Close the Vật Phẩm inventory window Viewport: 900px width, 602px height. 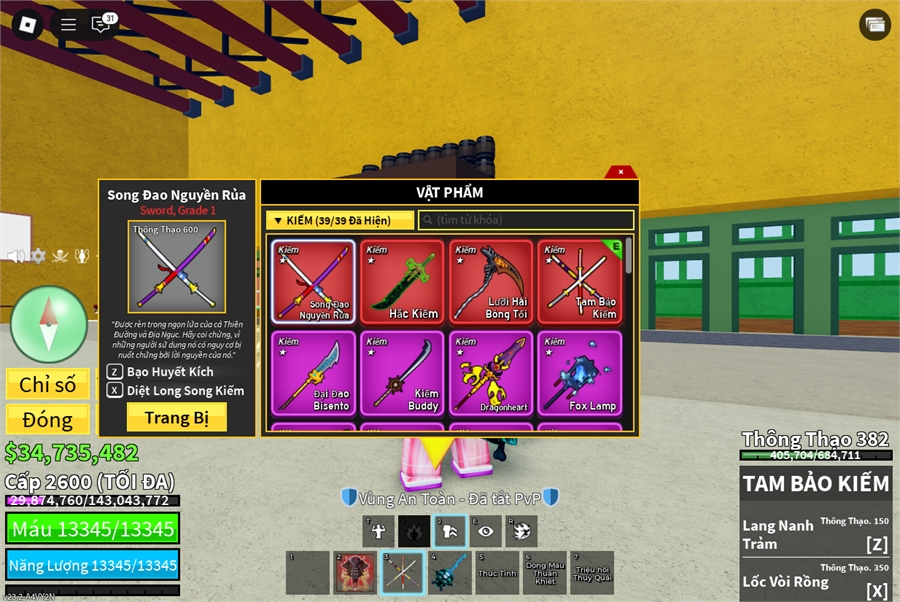coord(621,172)
